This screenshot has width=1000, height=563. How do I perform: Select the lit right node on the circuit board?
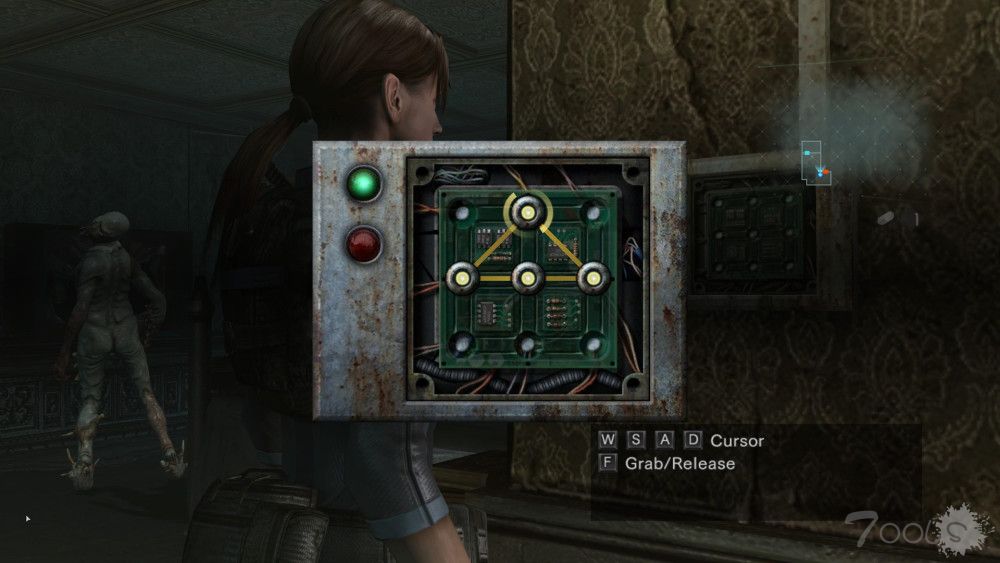(592, 277)
